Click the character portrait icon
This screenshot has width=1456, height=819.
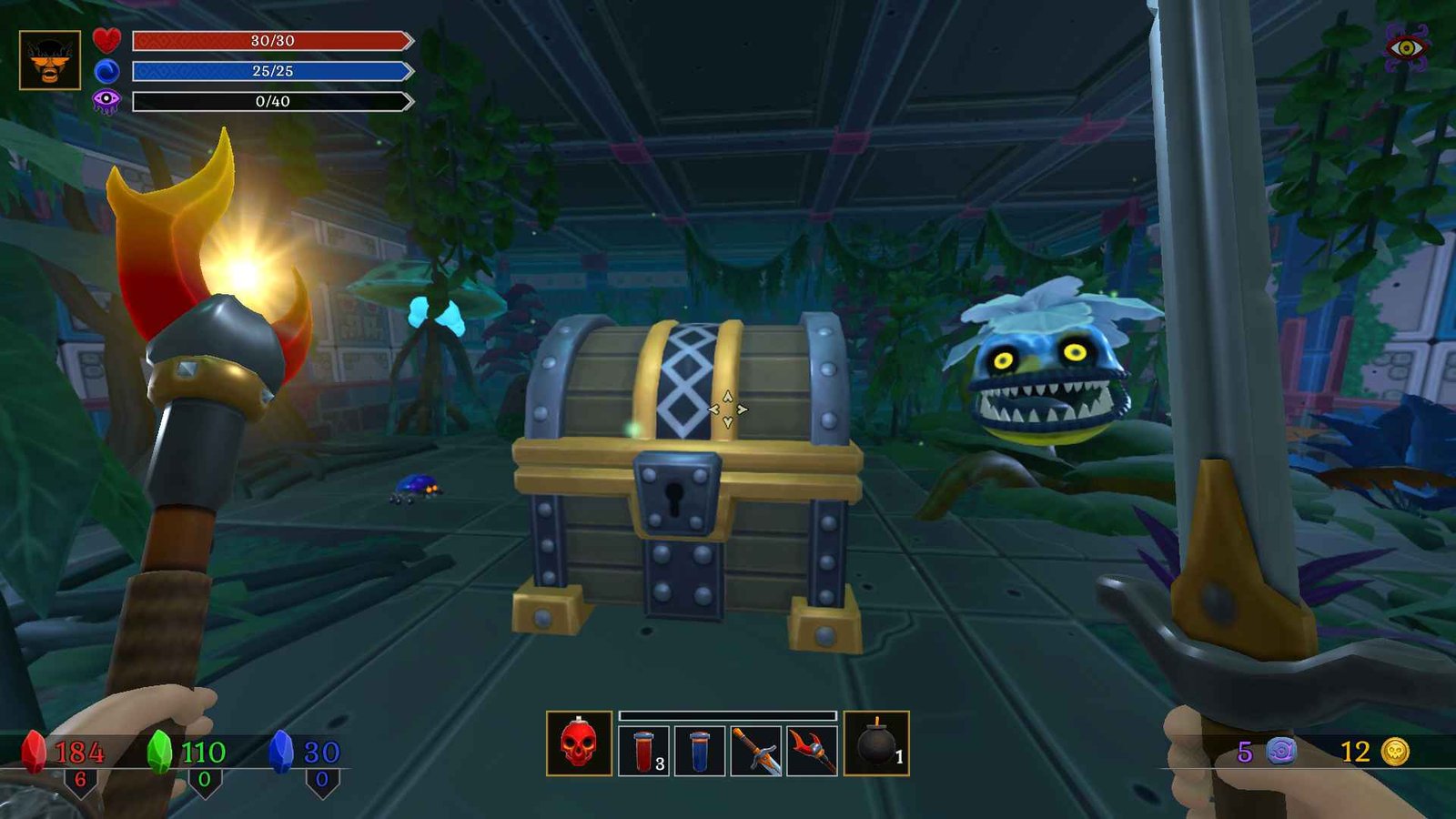pyautogui.click(x=50, y=60)
